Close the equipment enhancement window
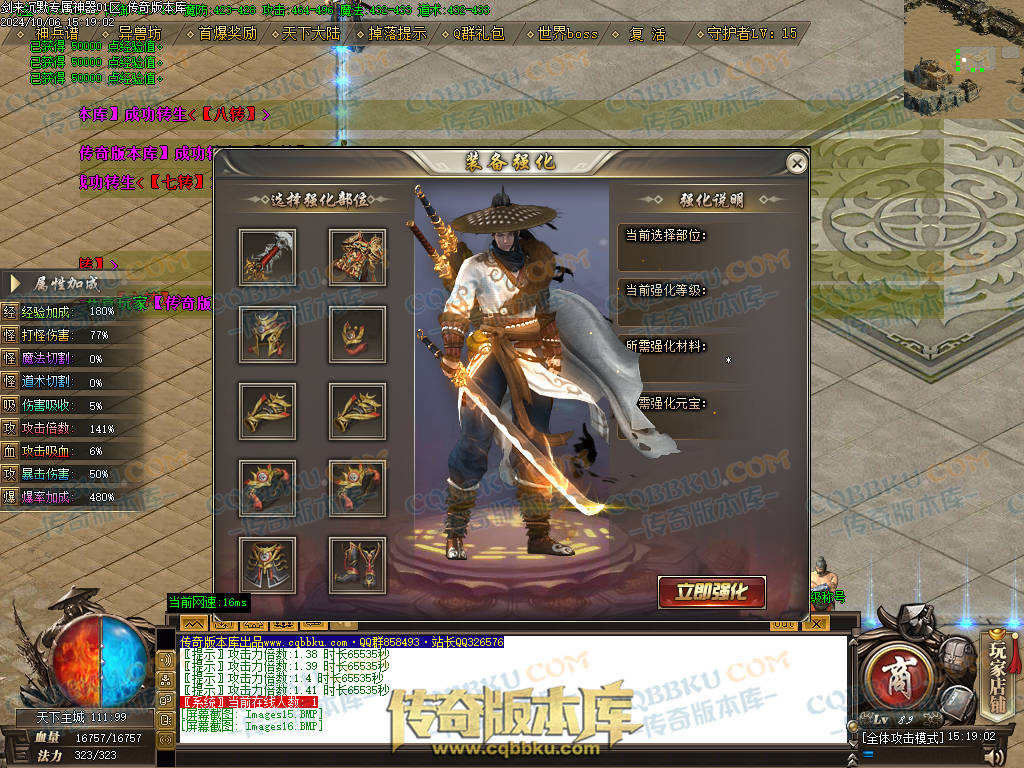 pyautogui.click(x=796, y=163)
